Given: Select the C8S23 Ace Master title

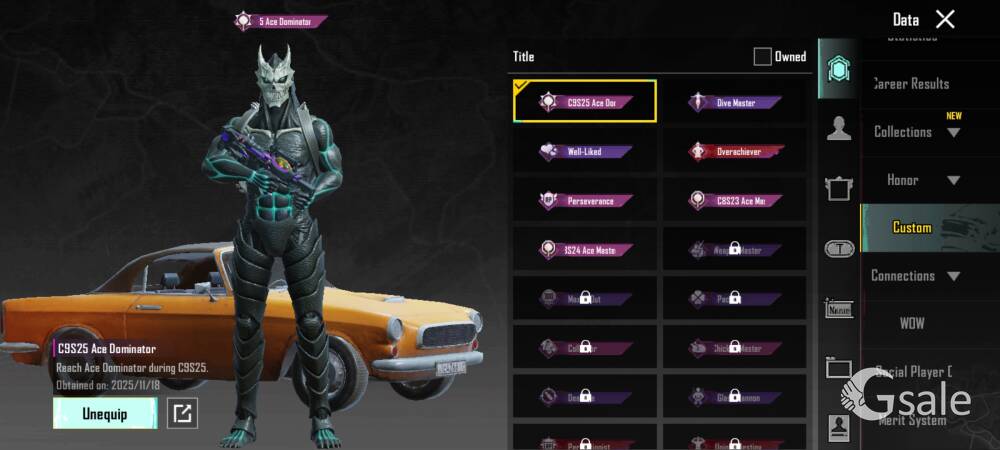Looking at the screenshot, I should coord(735,200).
